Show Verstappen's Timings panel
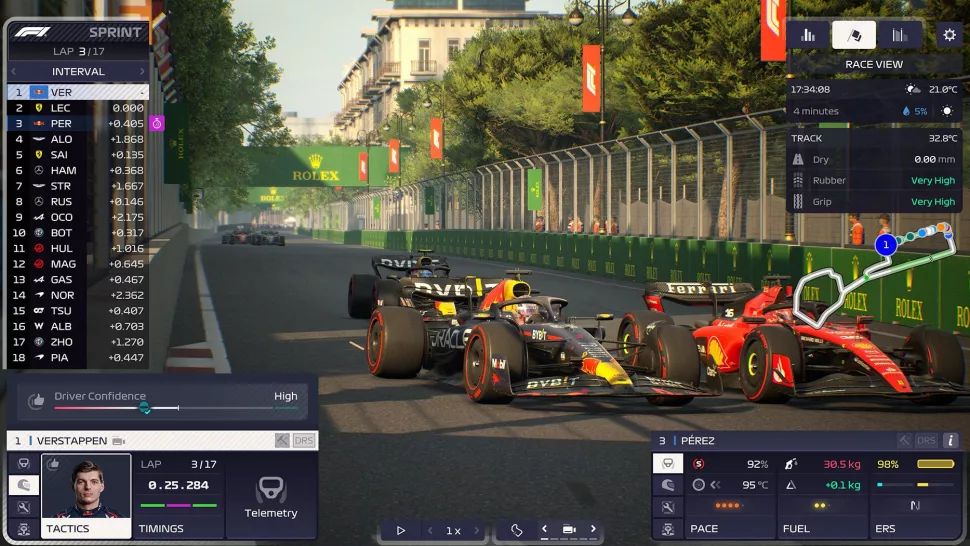This screenshot has height=546, width=970. coord(178,497)
